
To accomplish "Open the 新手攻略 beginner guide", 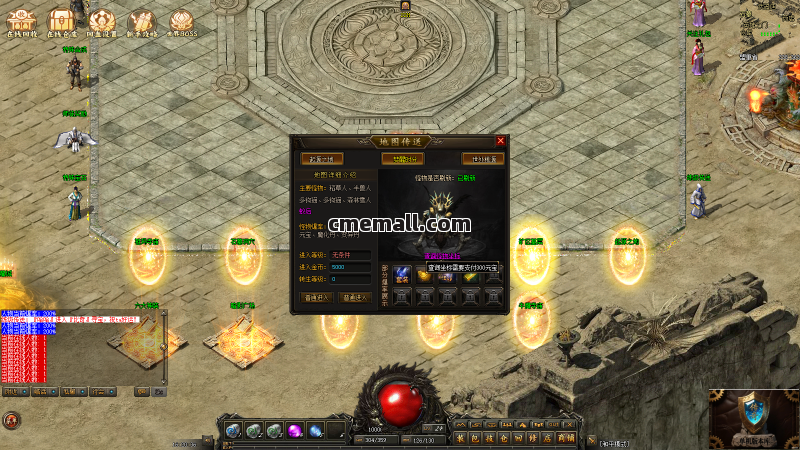I will tap(141, 22).
